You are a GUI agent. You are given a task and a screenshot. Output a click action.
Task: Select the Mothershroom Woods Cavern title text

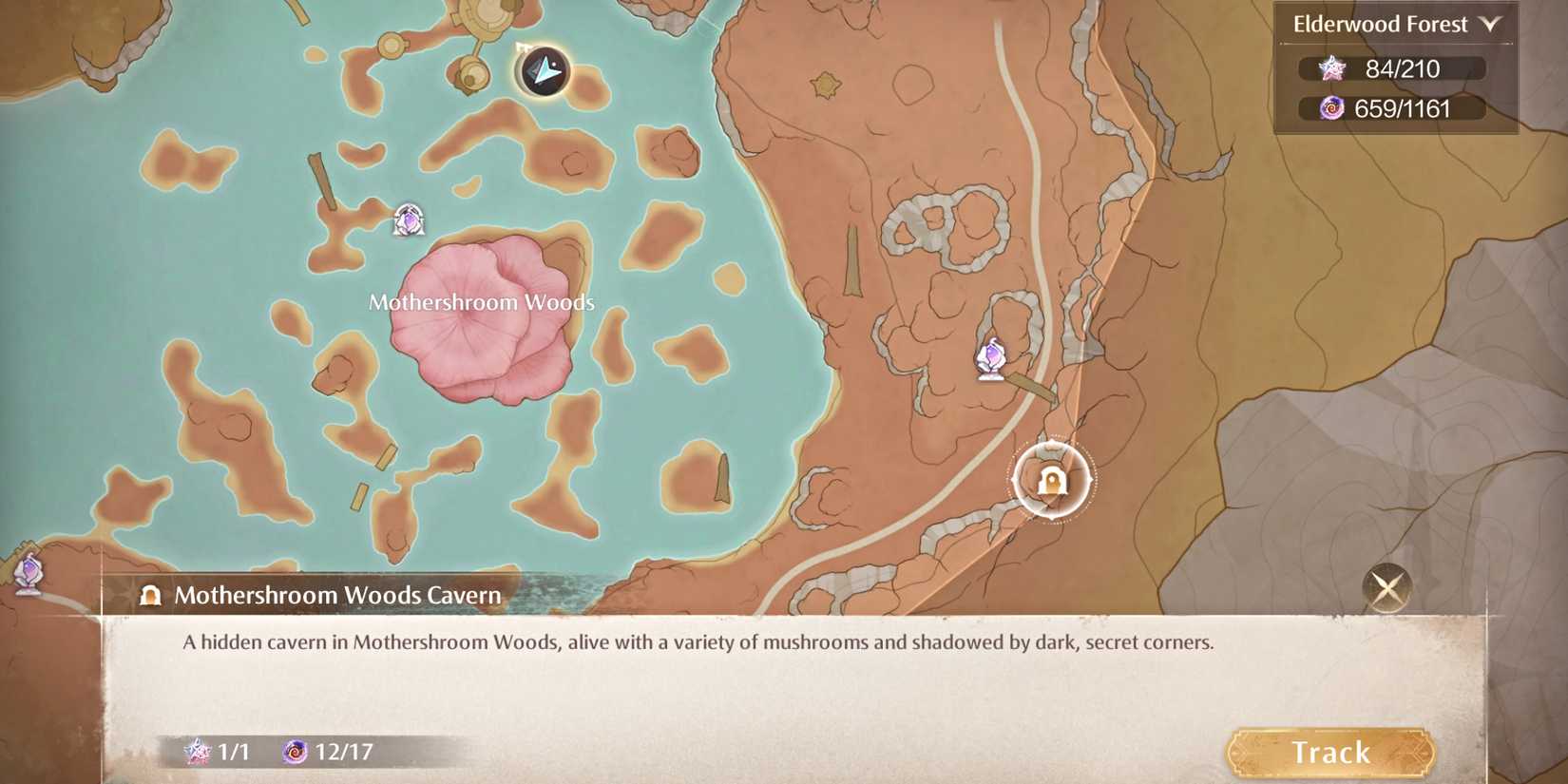(335, 595)
